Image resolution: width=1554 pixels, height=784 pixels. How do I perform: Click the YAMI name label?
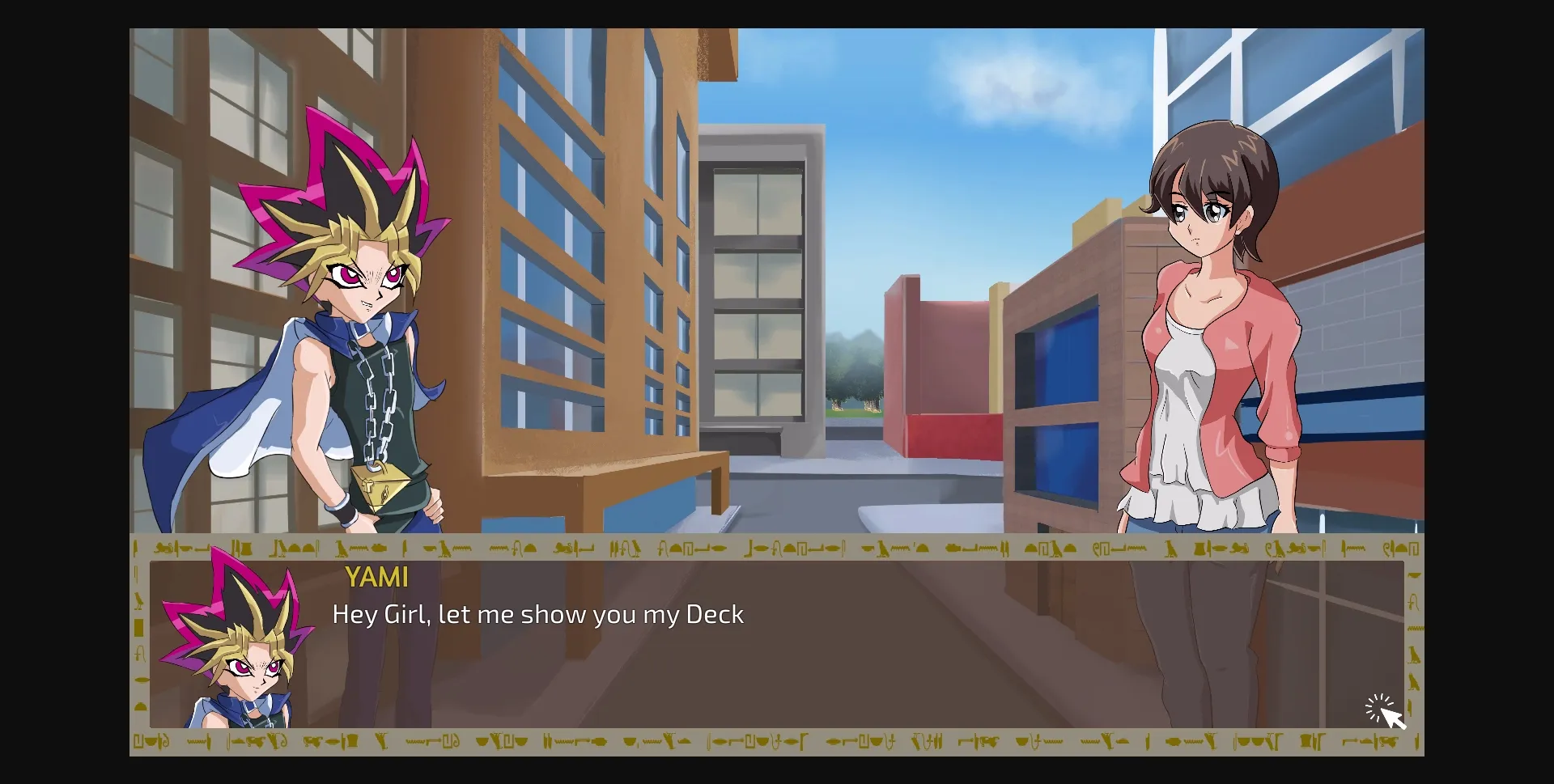point(377,578)
